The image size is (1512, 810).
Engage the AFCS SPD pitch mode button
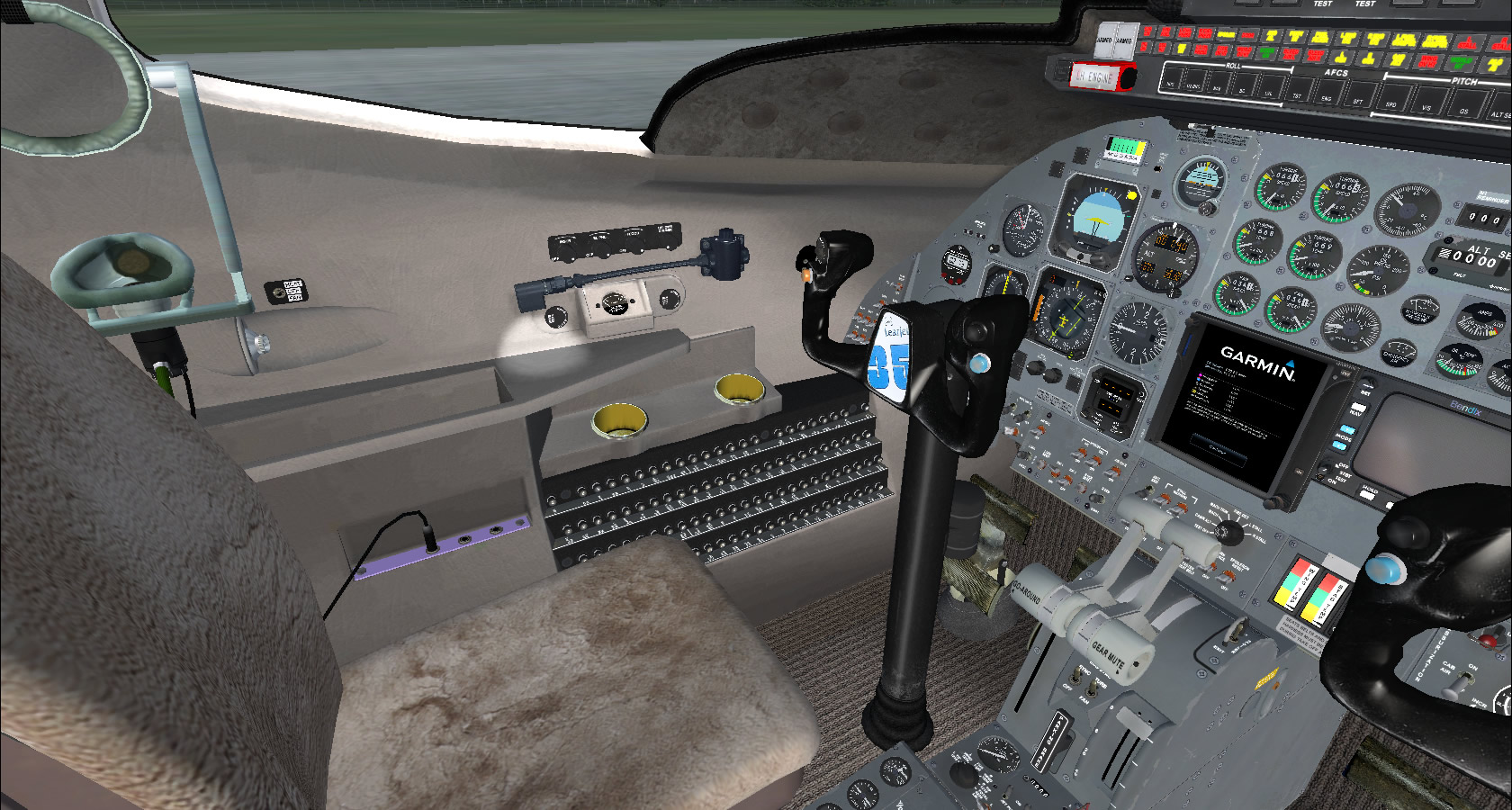(1390, 103)
